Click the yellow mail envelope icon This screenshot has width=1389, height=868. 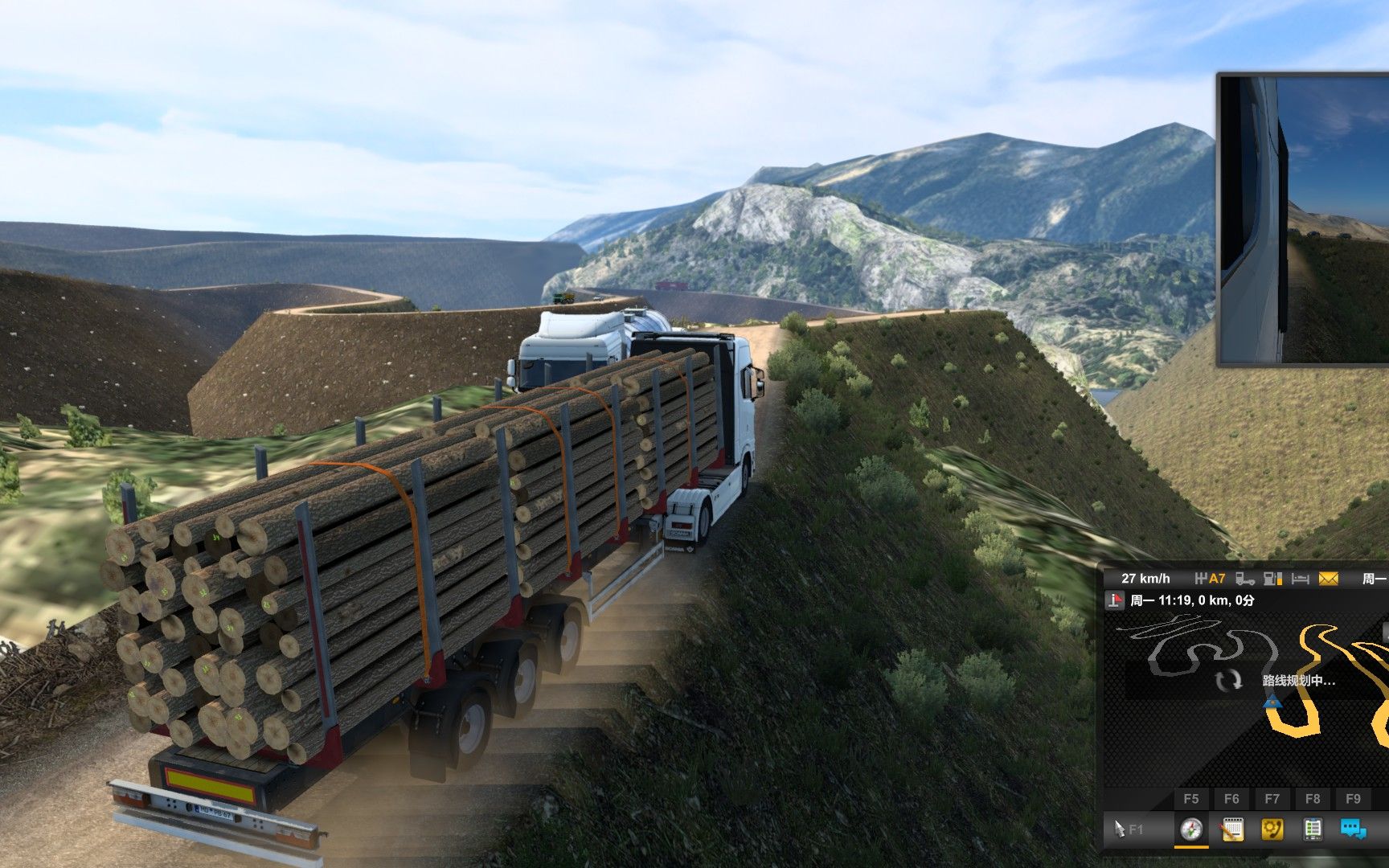1328,579
